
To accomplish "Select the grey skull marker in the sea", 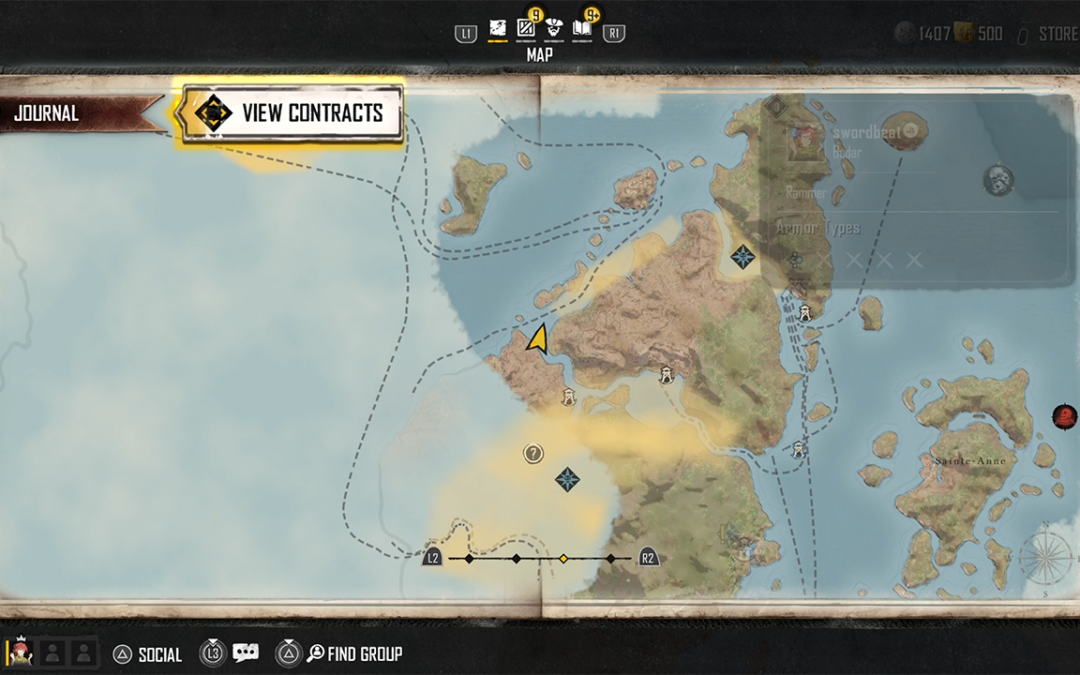I will (998, 181).
